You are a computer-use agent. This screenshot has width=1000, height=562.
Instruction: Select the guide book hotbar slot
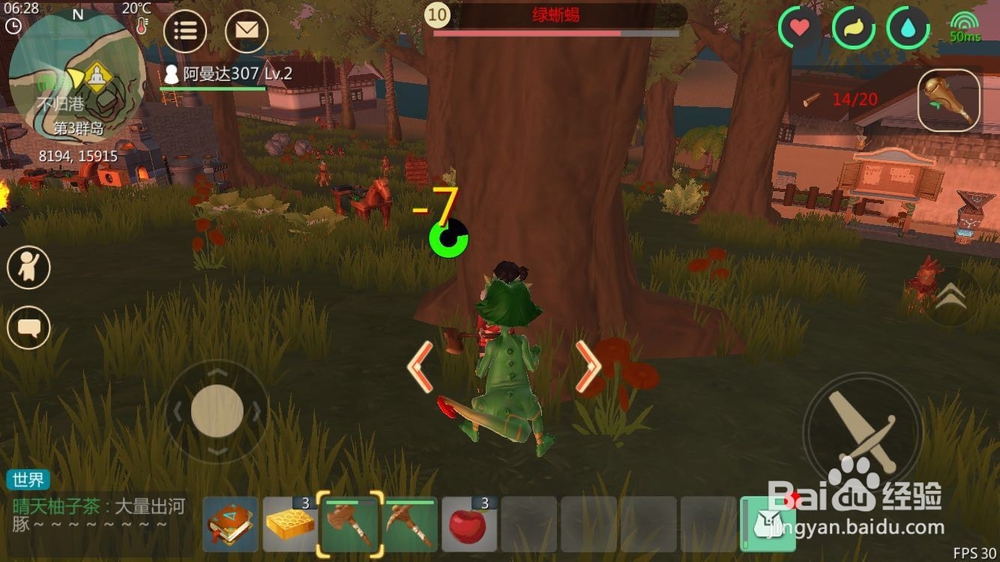pyautogui.click(x=230, y=524)
